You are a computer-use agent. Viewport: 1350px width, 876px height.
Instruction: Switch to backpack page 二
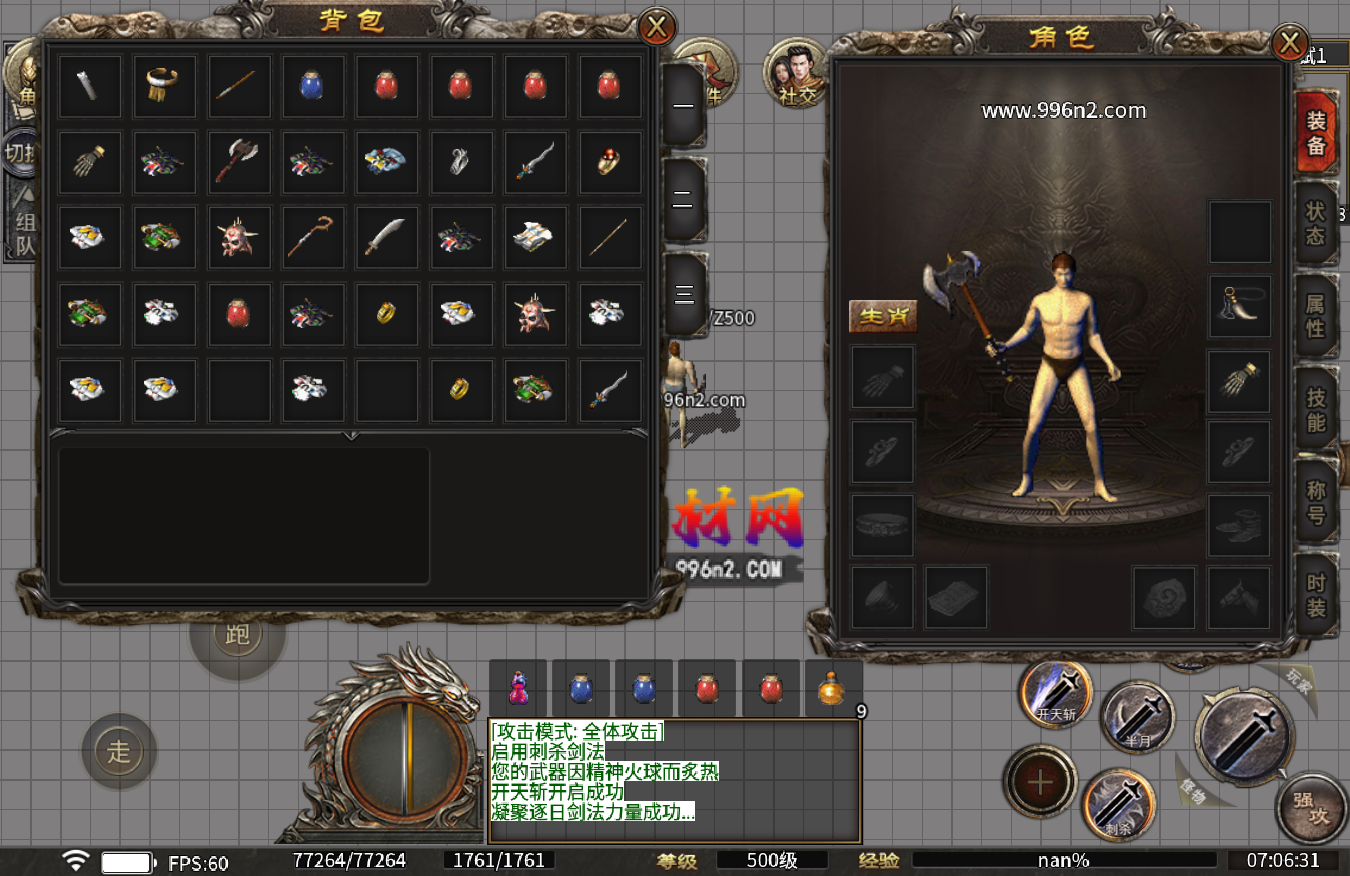(x=684, y=200)
